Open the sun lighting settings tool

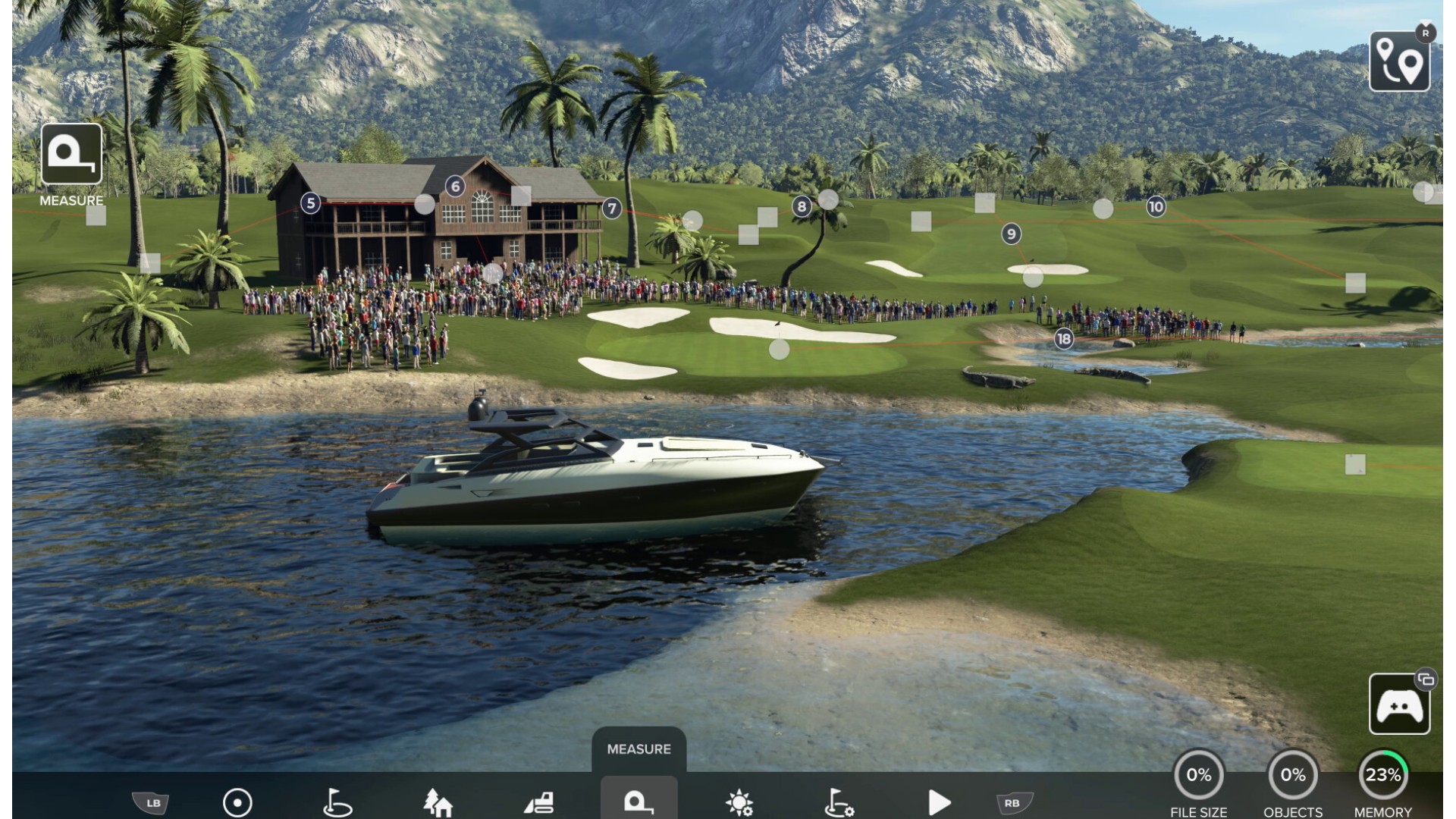[739, 802]
